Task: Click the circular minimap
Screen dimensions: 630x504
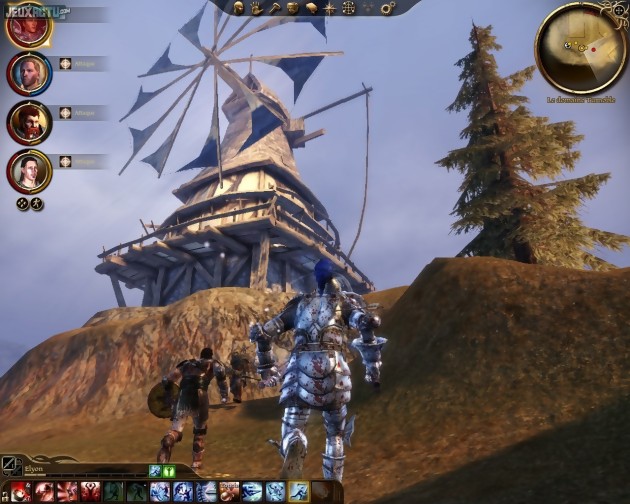Action: [x=581, y=47]
